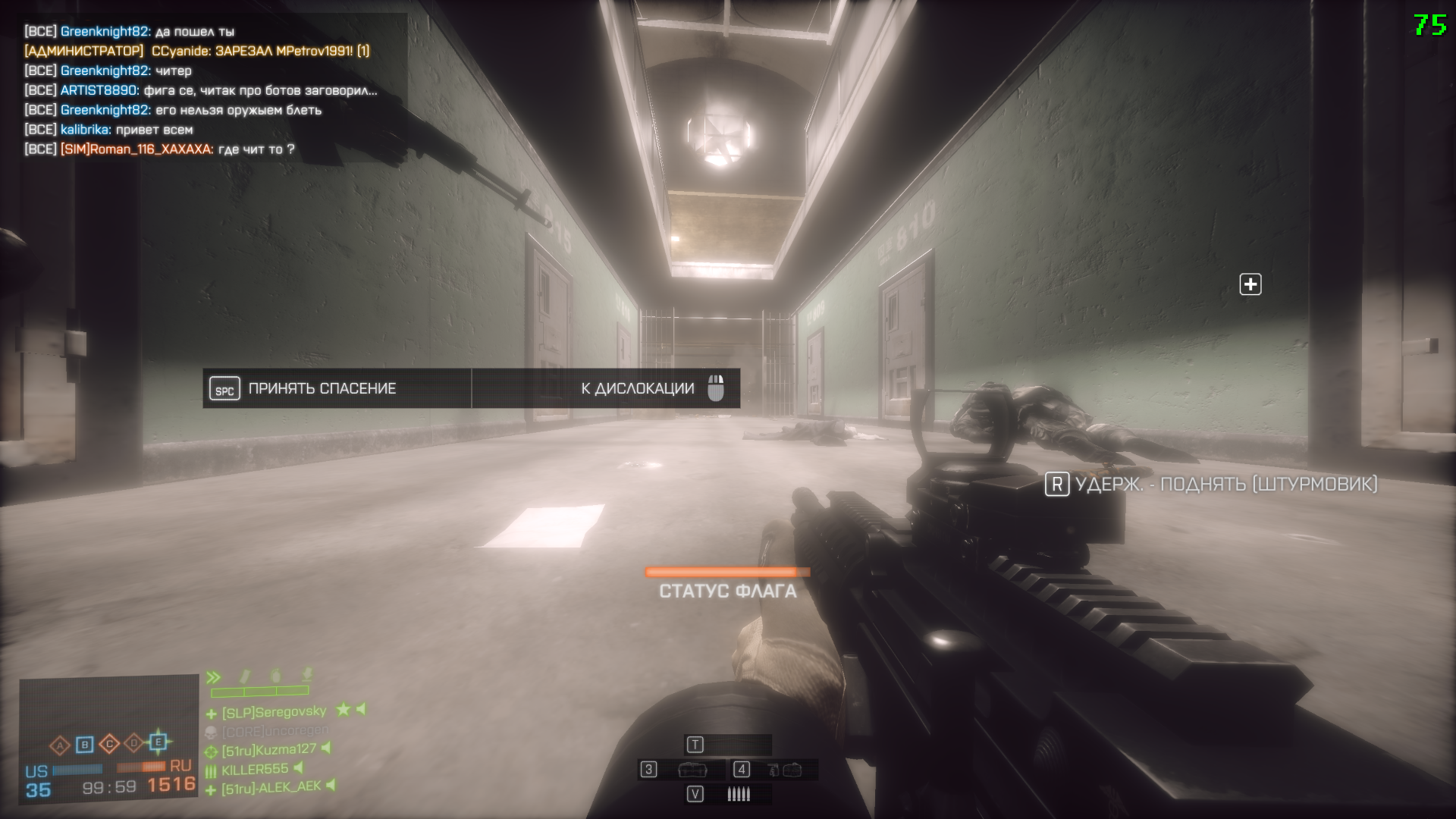Pick objective flag C on the minimap
The width and height of the screenshot is (1456, 819).
pos(109,743)
